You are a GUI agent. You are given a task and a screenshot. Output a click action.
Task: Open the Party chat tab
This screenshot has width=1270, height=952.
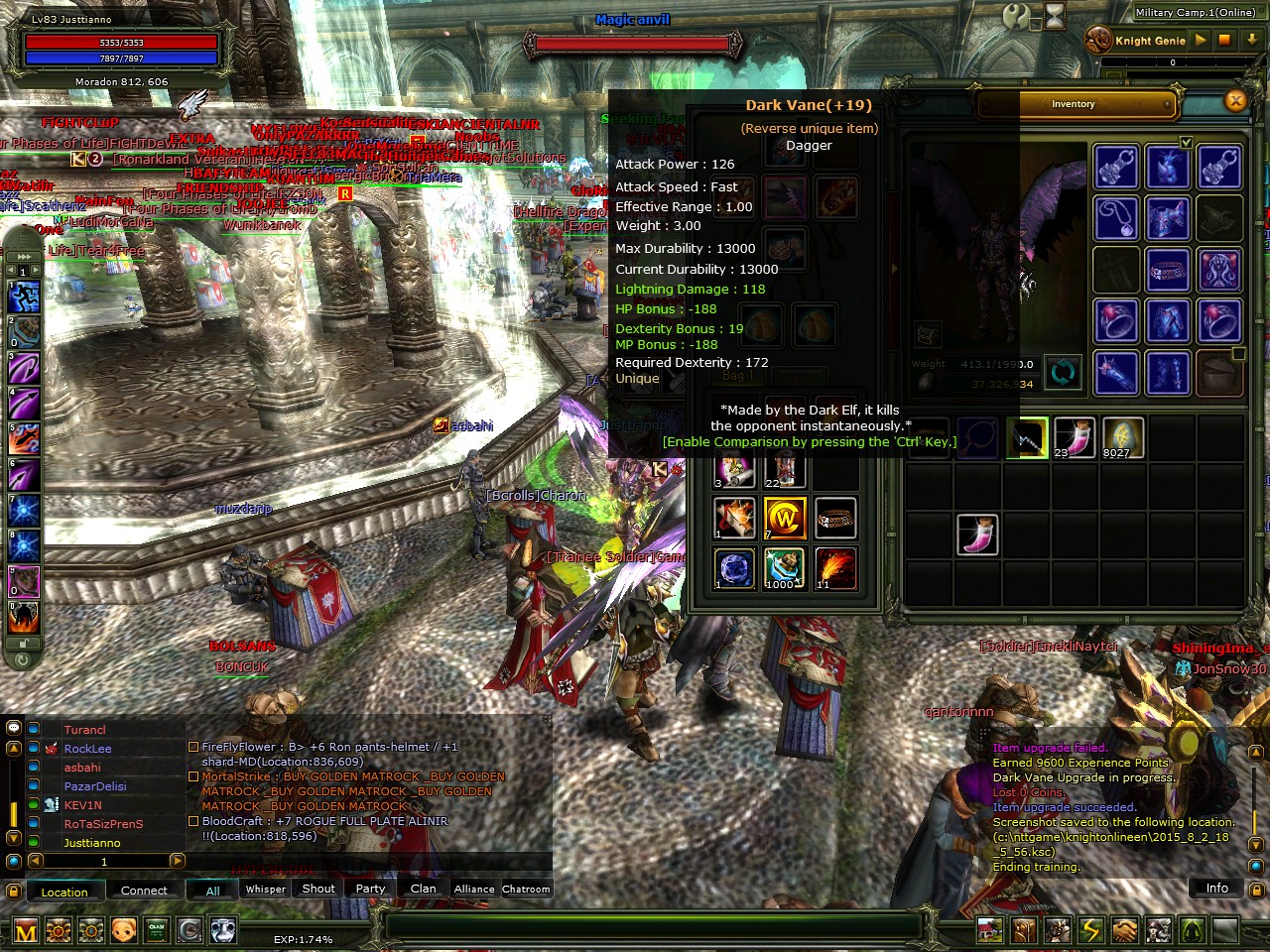tap(370, 890)
